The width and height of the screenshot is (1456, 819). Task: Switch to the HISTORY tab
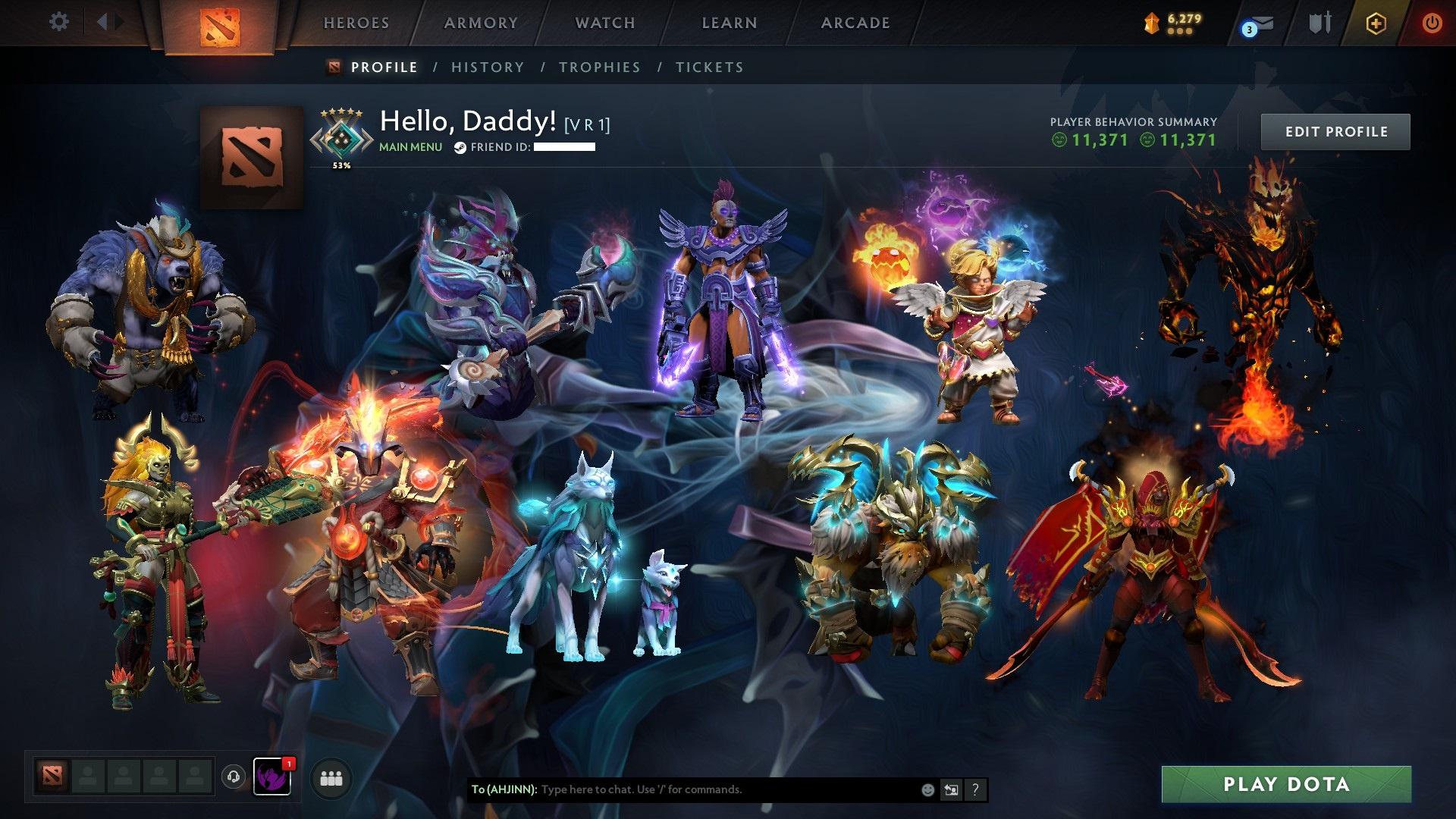pyautogui.click(x=486, y=67)
